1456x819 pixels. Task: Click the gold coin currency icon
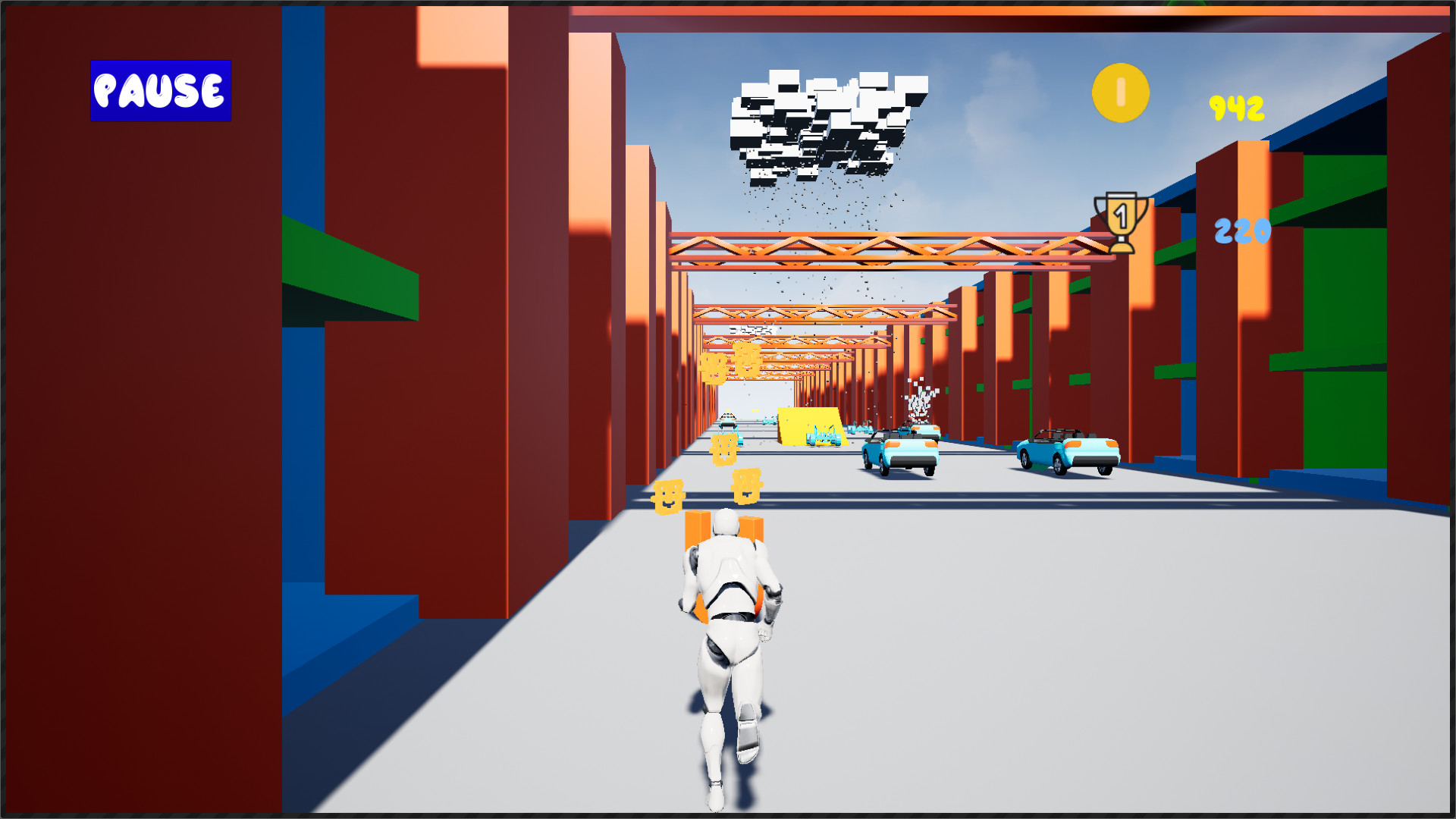click(x=1120, y=93)
